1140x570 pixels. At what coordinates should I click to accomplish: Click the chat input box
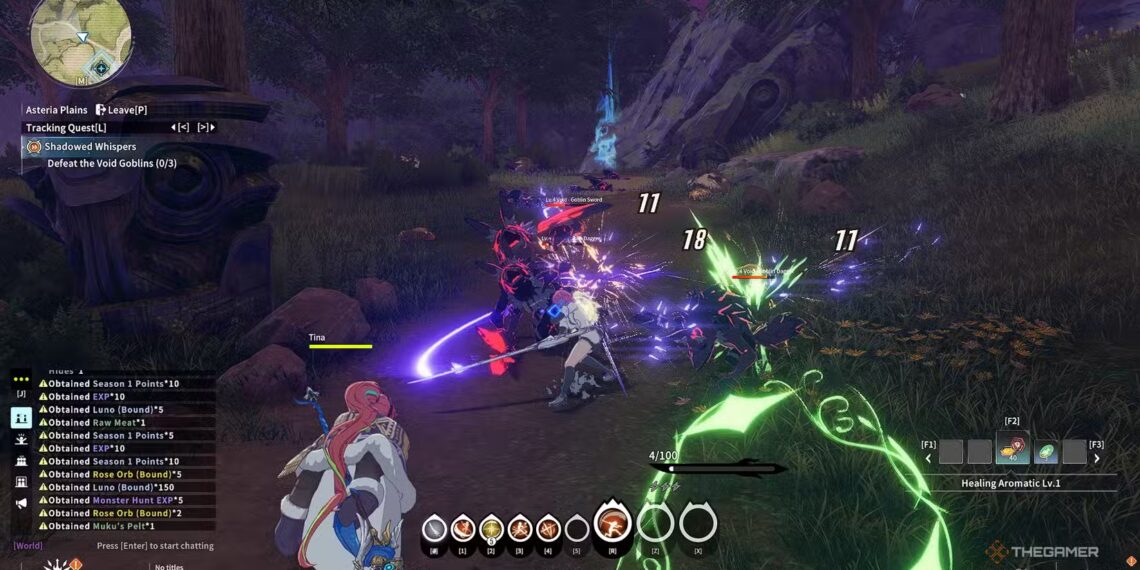tap(155, 546)
